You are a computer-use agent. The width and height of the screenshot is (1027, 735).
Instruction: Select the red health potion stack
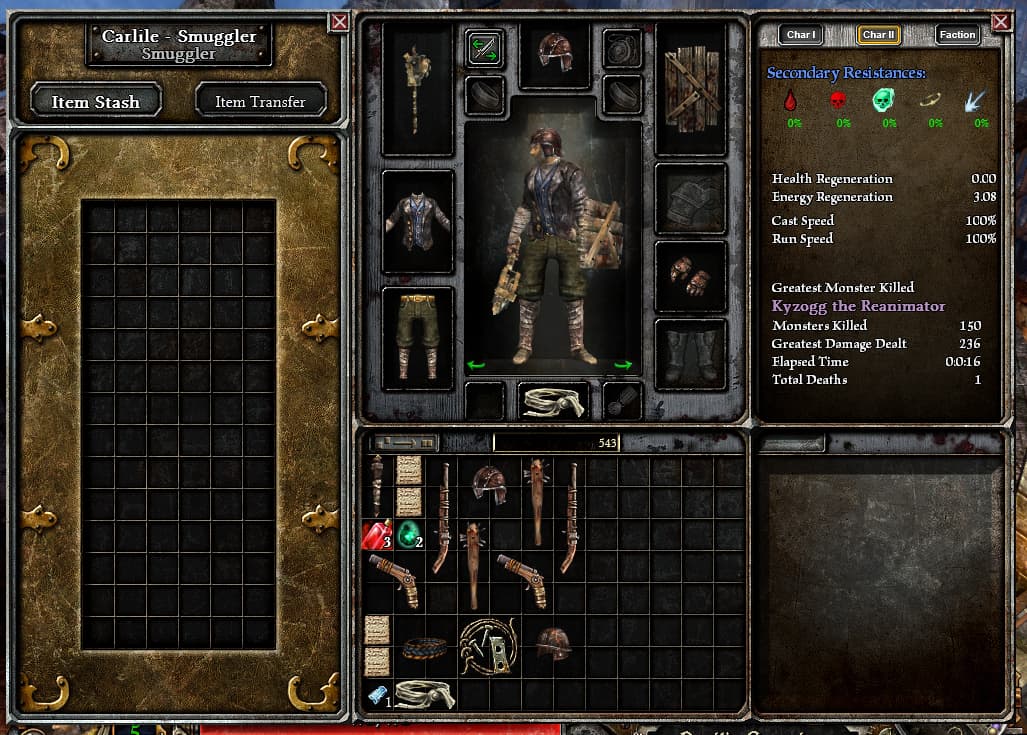point(376,535)
